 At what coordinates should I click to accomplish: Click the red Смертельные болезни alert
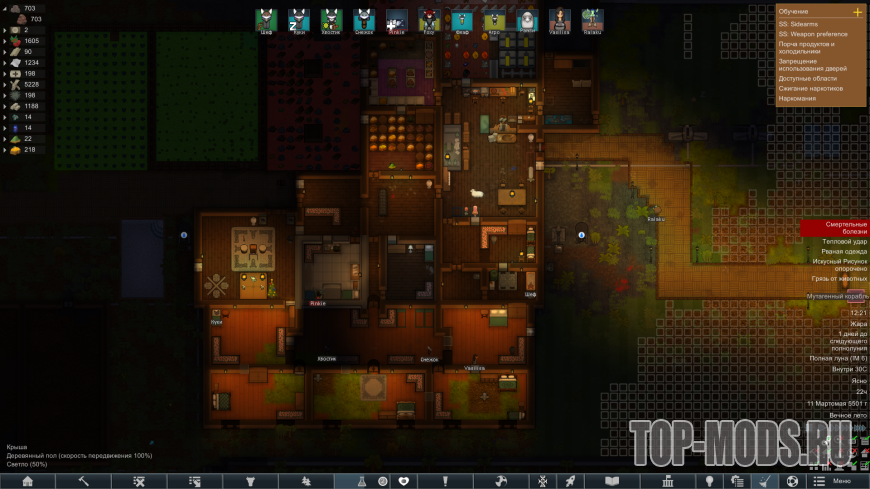click(x=831, y=229)
